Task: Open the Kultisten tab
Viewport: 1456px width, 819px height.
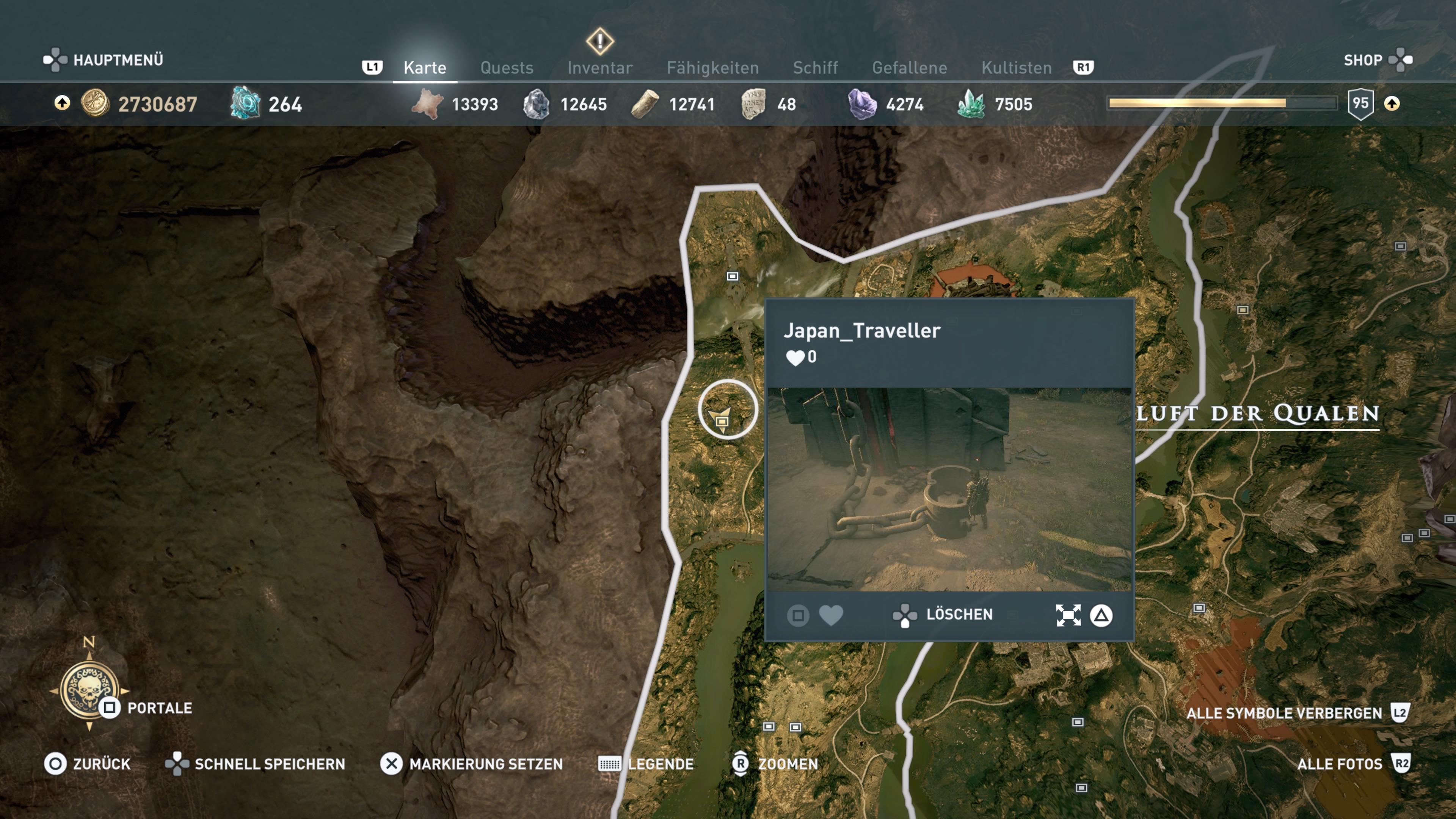Action: pyautogui.click(x=1016, y=68)
